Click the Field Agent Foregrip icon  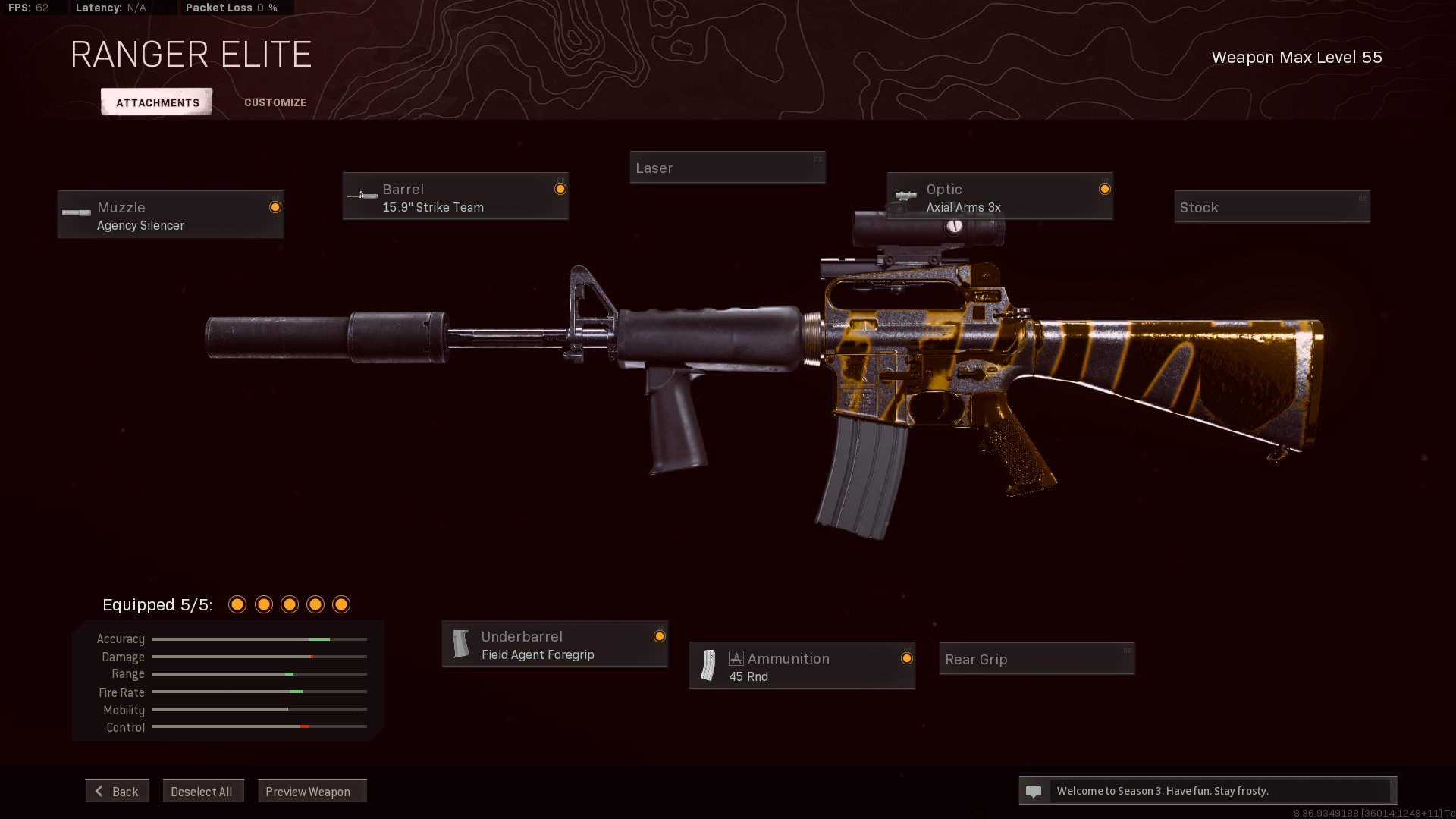(462, 643)
